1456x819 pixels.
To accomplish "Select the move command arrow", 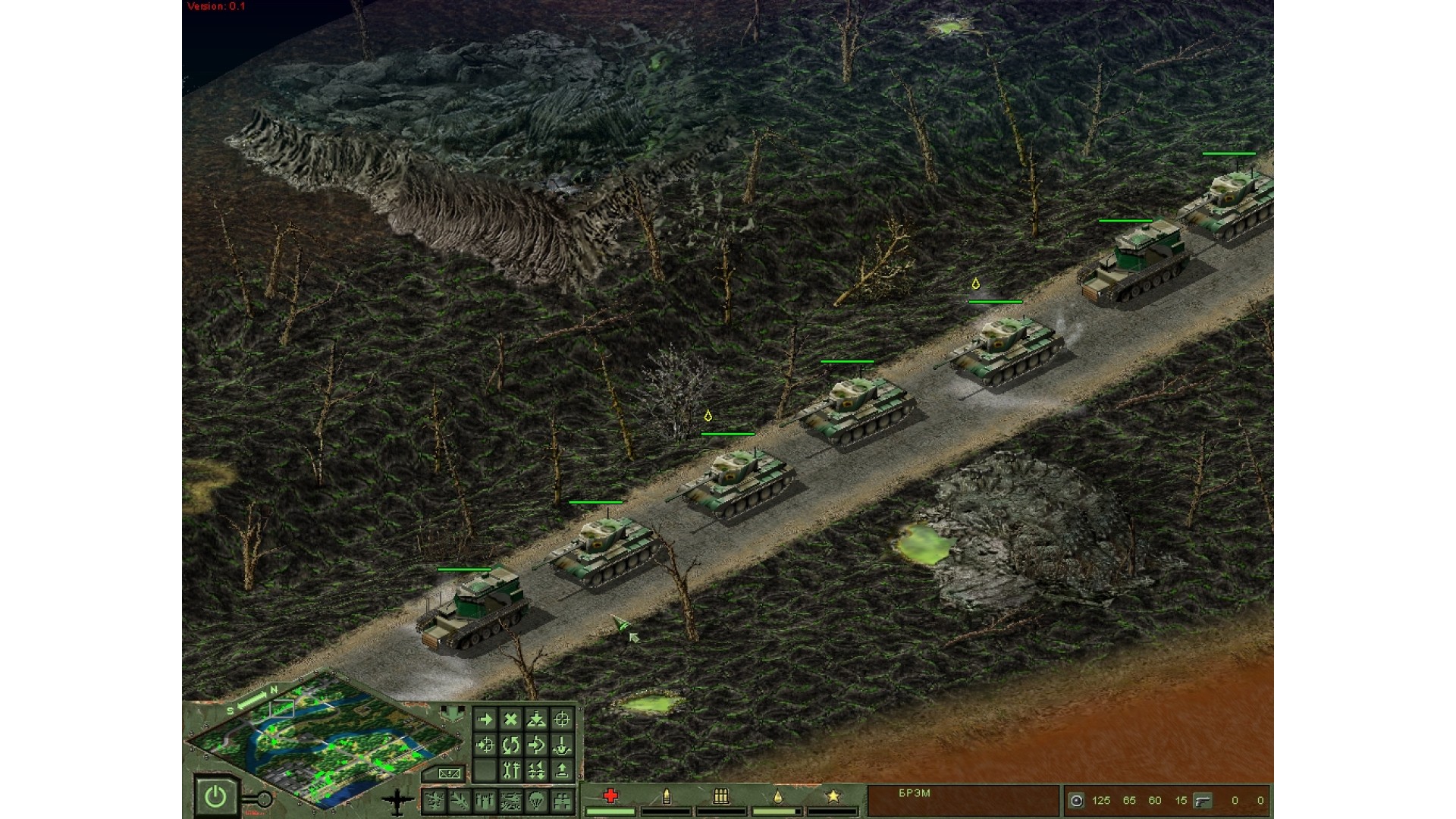I will (485, 720).
